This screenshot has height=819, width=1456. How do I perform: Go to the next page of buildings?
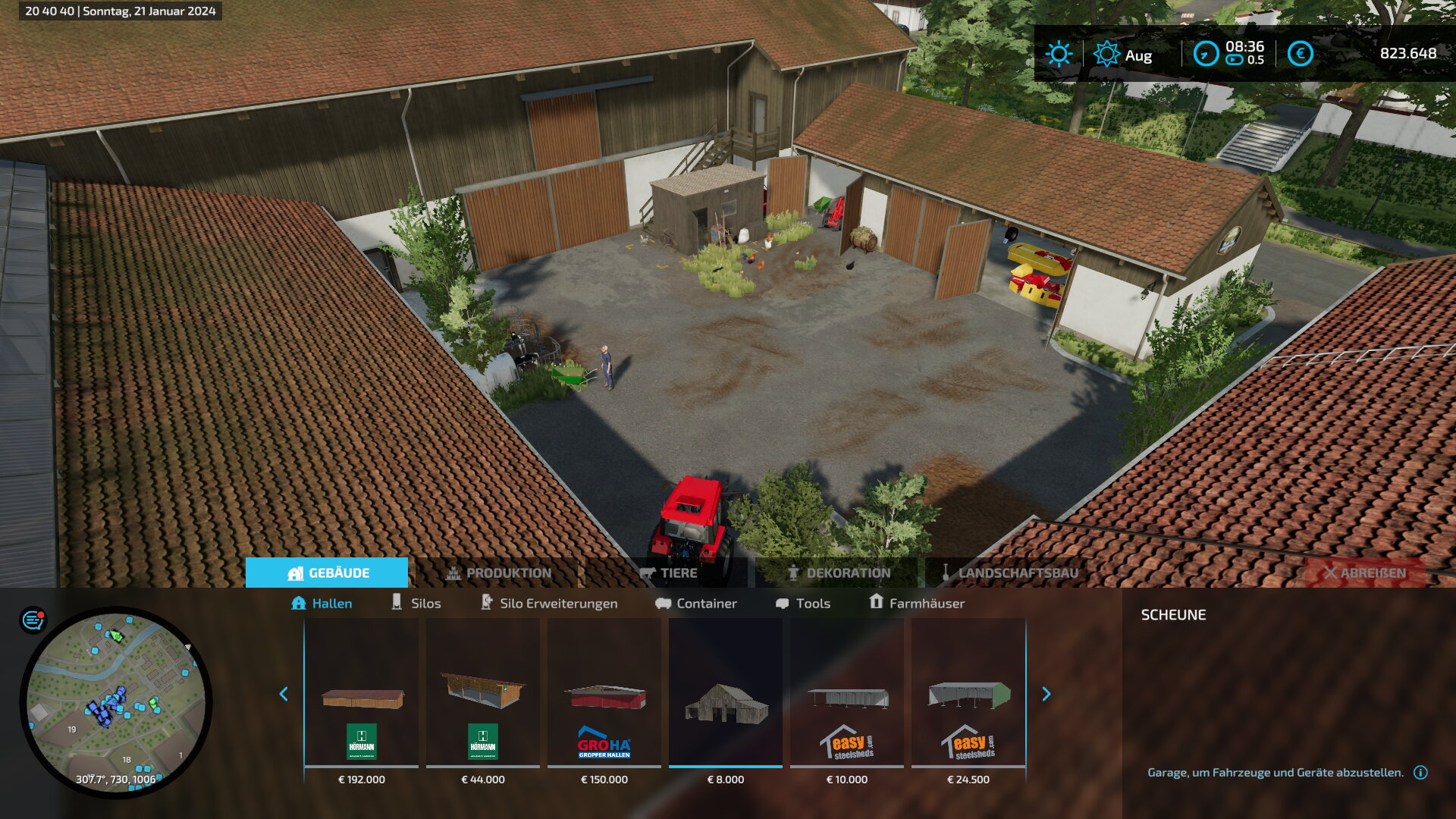(x=1046, y=694)
